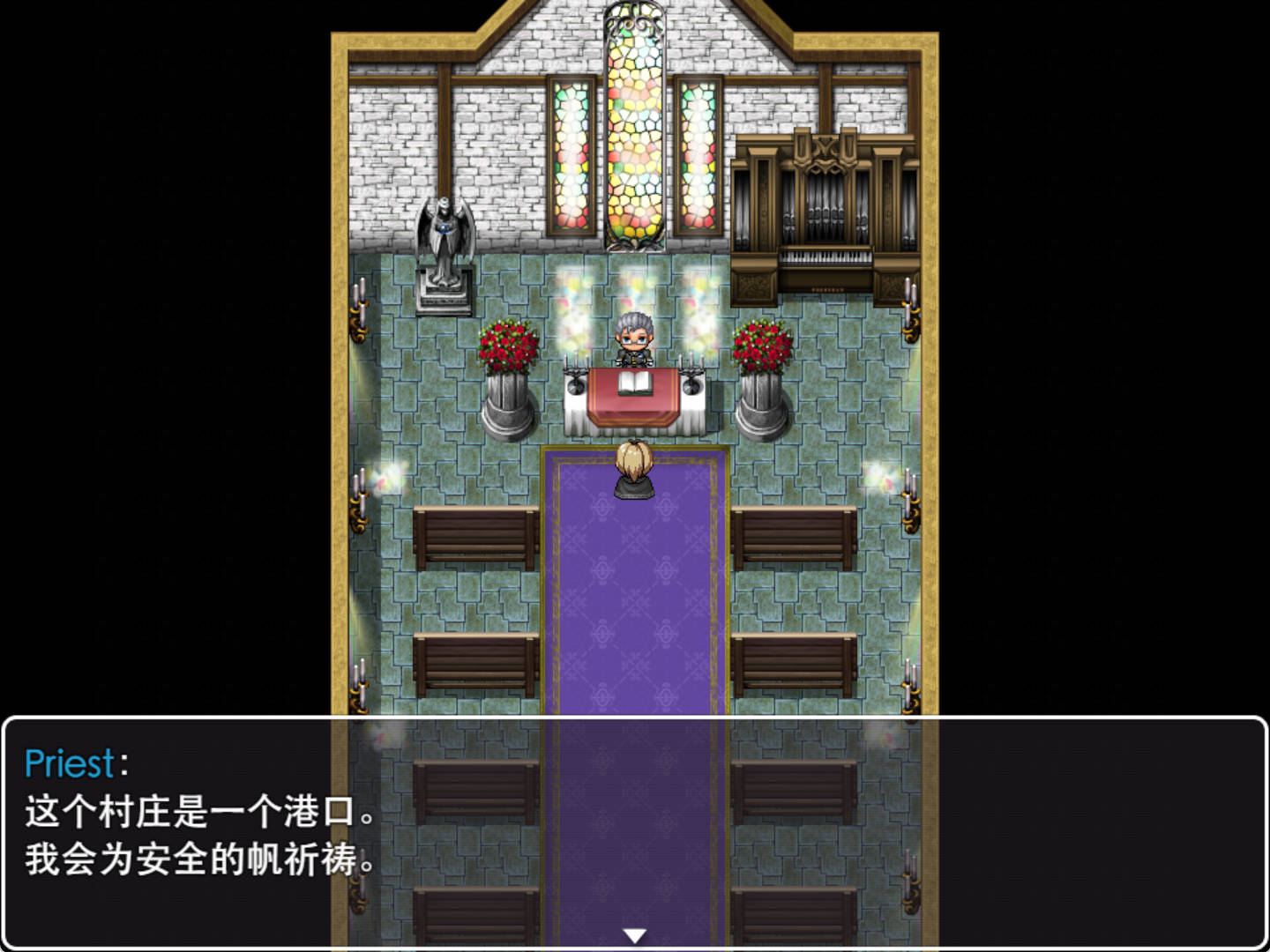
Task: Click the blue Priest name label
Action: coord(71,765)
